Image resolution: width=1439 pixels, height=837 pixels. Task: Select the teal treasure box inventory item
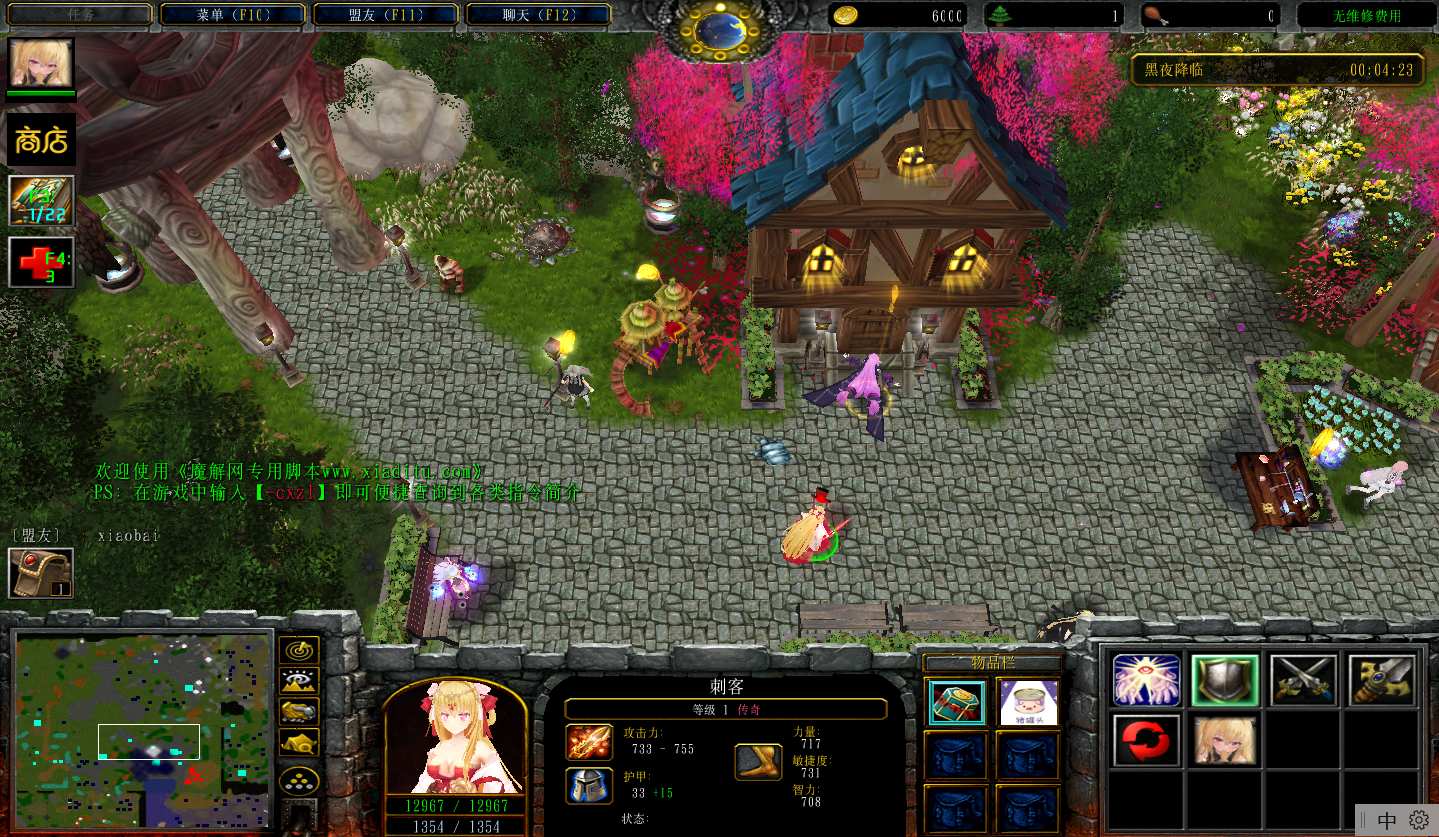(955, 702)
